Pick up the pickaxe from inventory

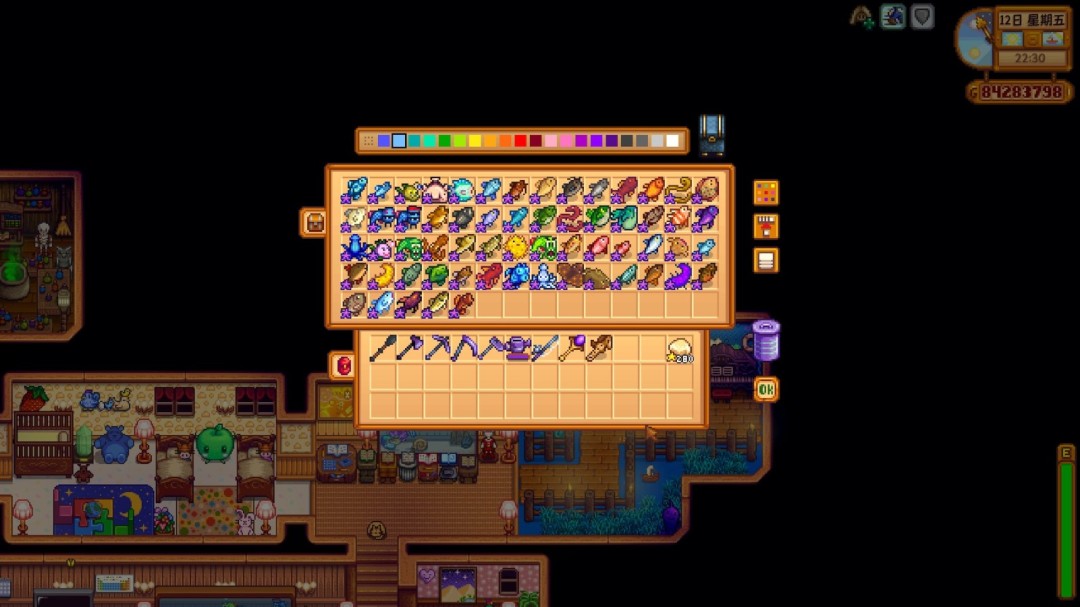437,348
